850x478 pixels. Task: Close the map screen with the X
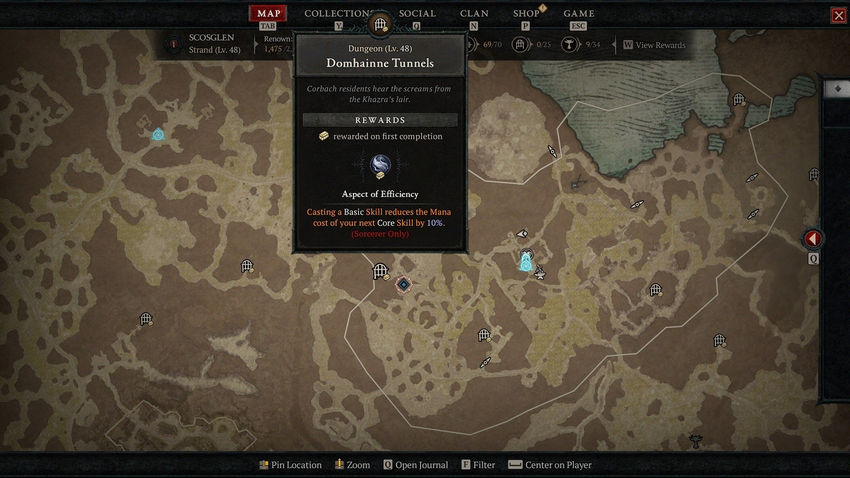pos(838,15)
